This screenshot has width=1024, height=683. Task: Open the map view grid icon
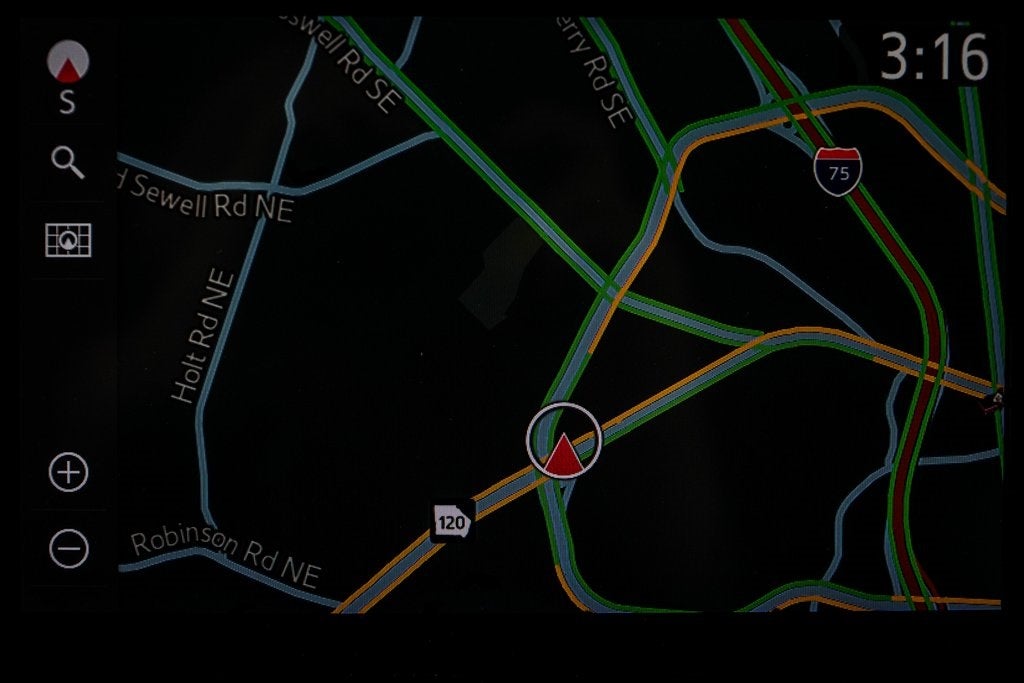[x=68, y=240]
